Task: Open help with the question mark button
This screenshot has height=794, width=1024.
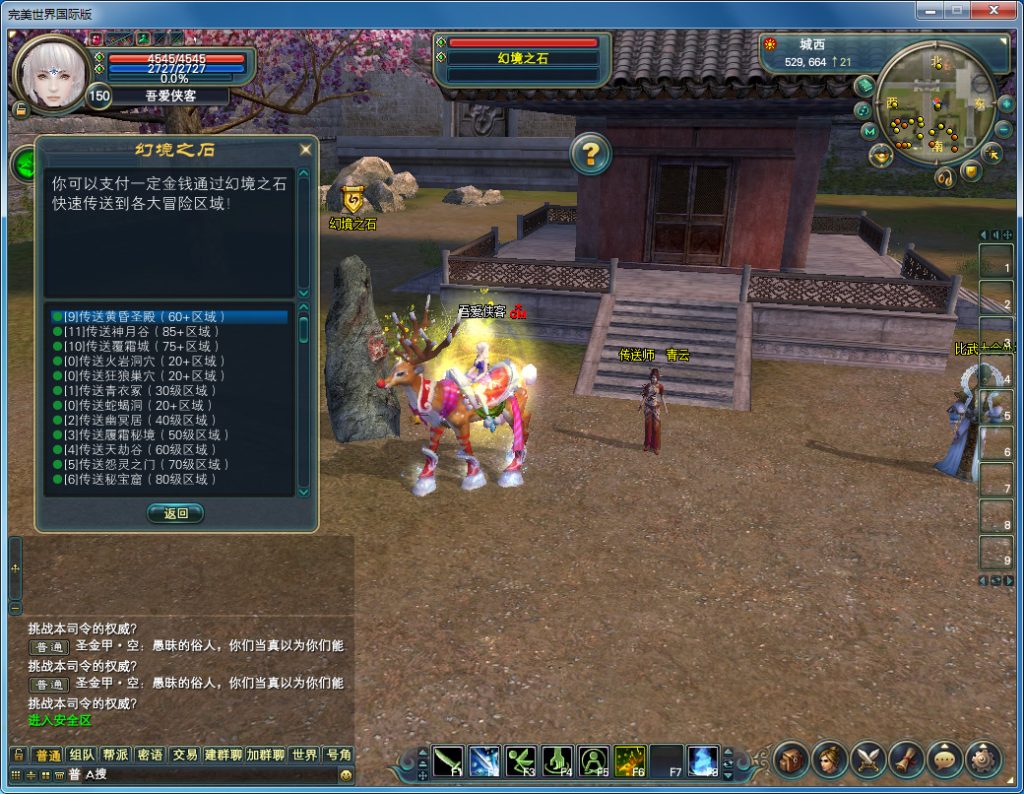Action: [591, 154]
